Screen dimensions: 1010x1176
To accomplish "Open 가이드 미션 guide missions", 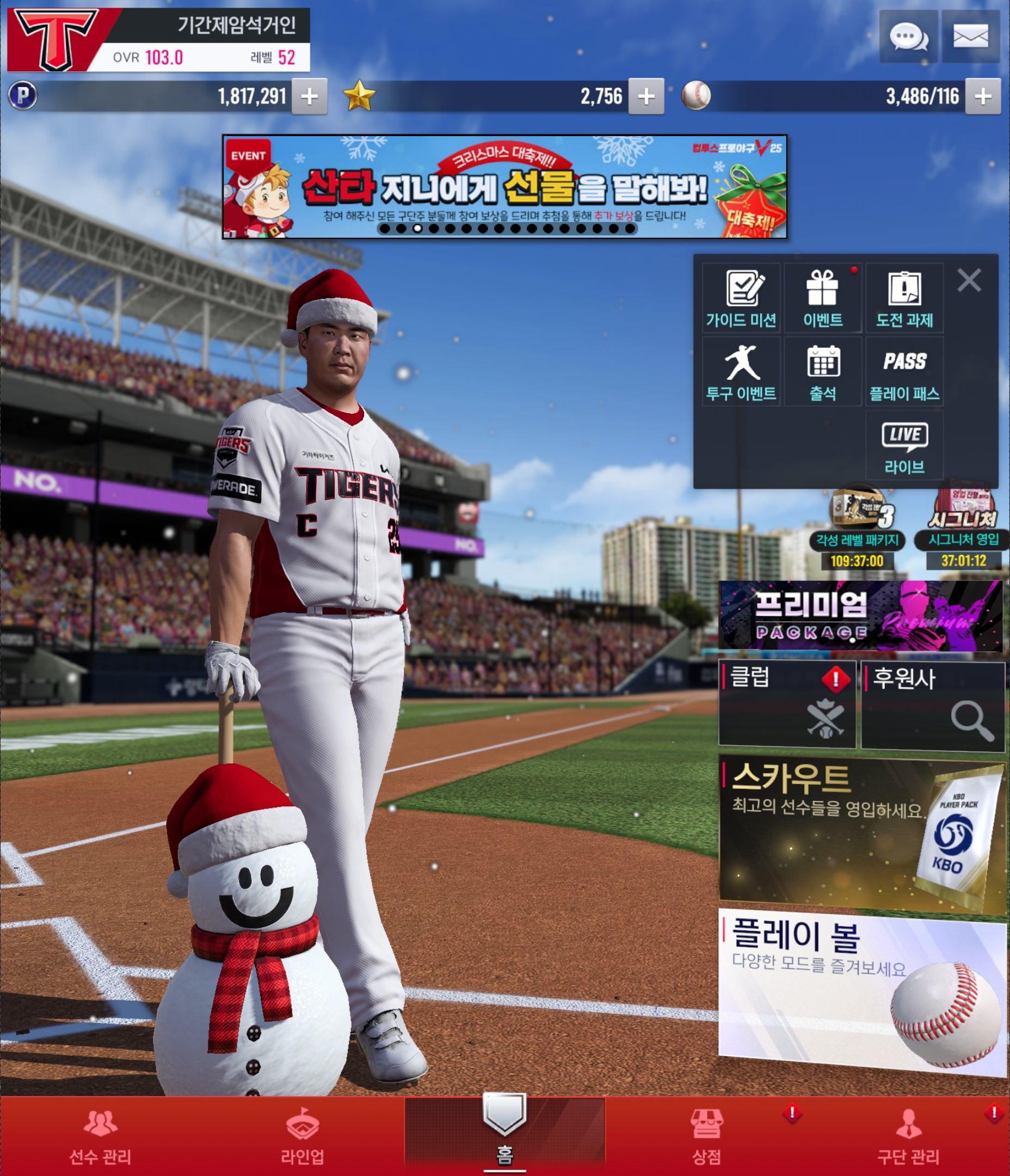I will point(741,298).
